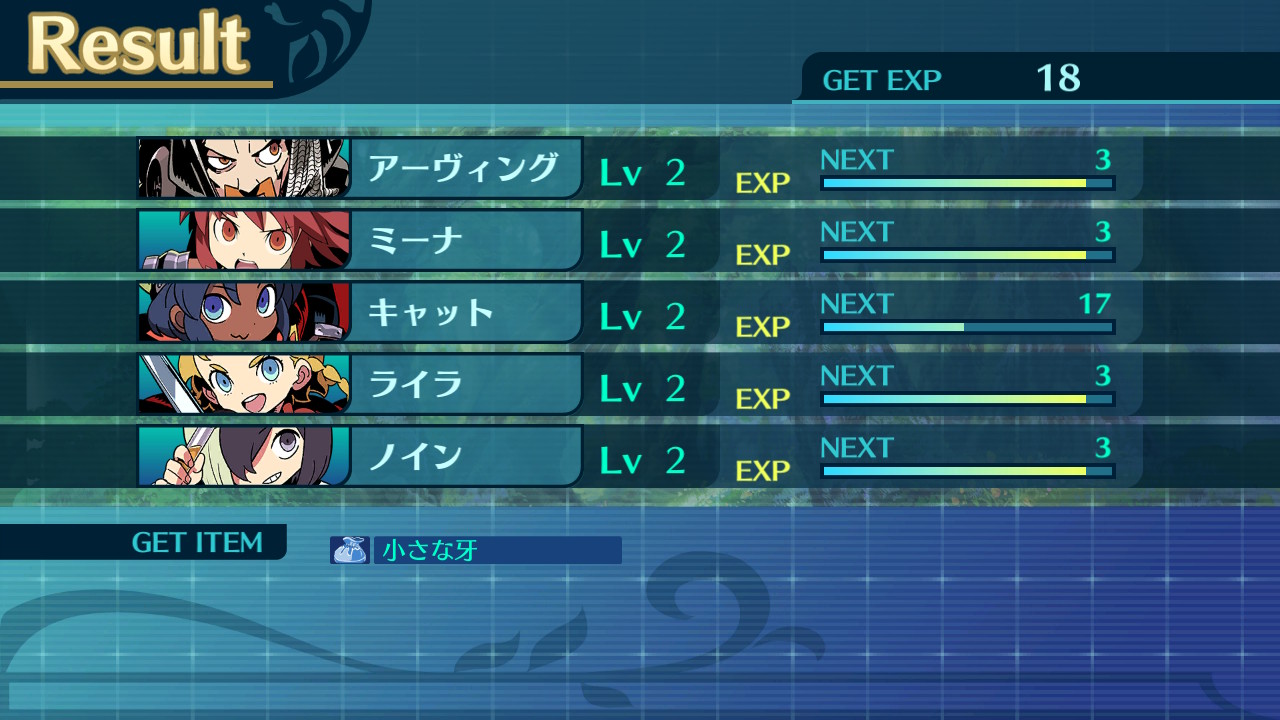
Task: Choose the キャット party member row
Action: [x=462, y=312]
